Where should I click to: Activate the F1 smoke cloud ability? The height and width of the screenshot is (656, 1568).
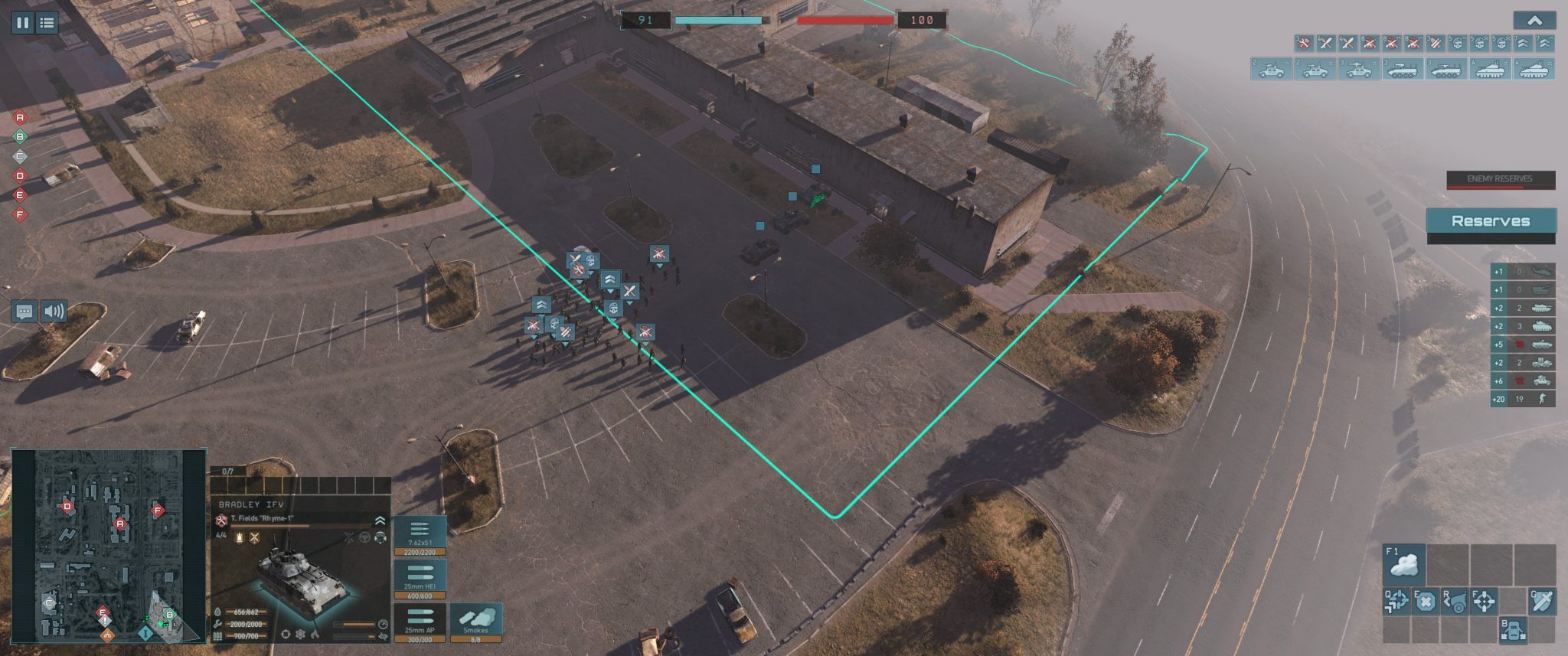pyautogui.click(x=1404, y=564)
